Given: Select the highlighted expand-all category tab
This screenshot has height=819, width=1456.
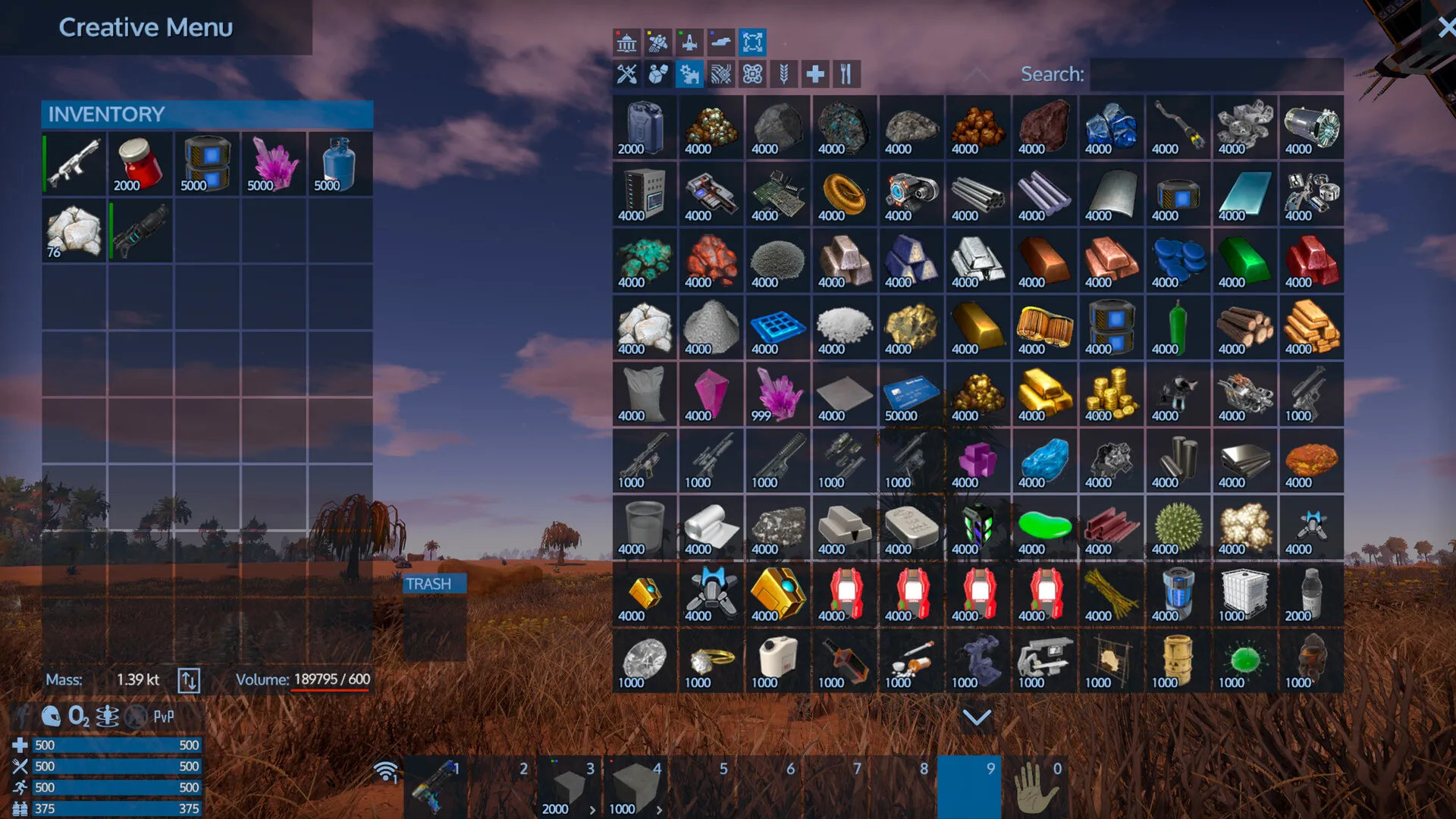Looking at the screenshot, I should point(751,42).
